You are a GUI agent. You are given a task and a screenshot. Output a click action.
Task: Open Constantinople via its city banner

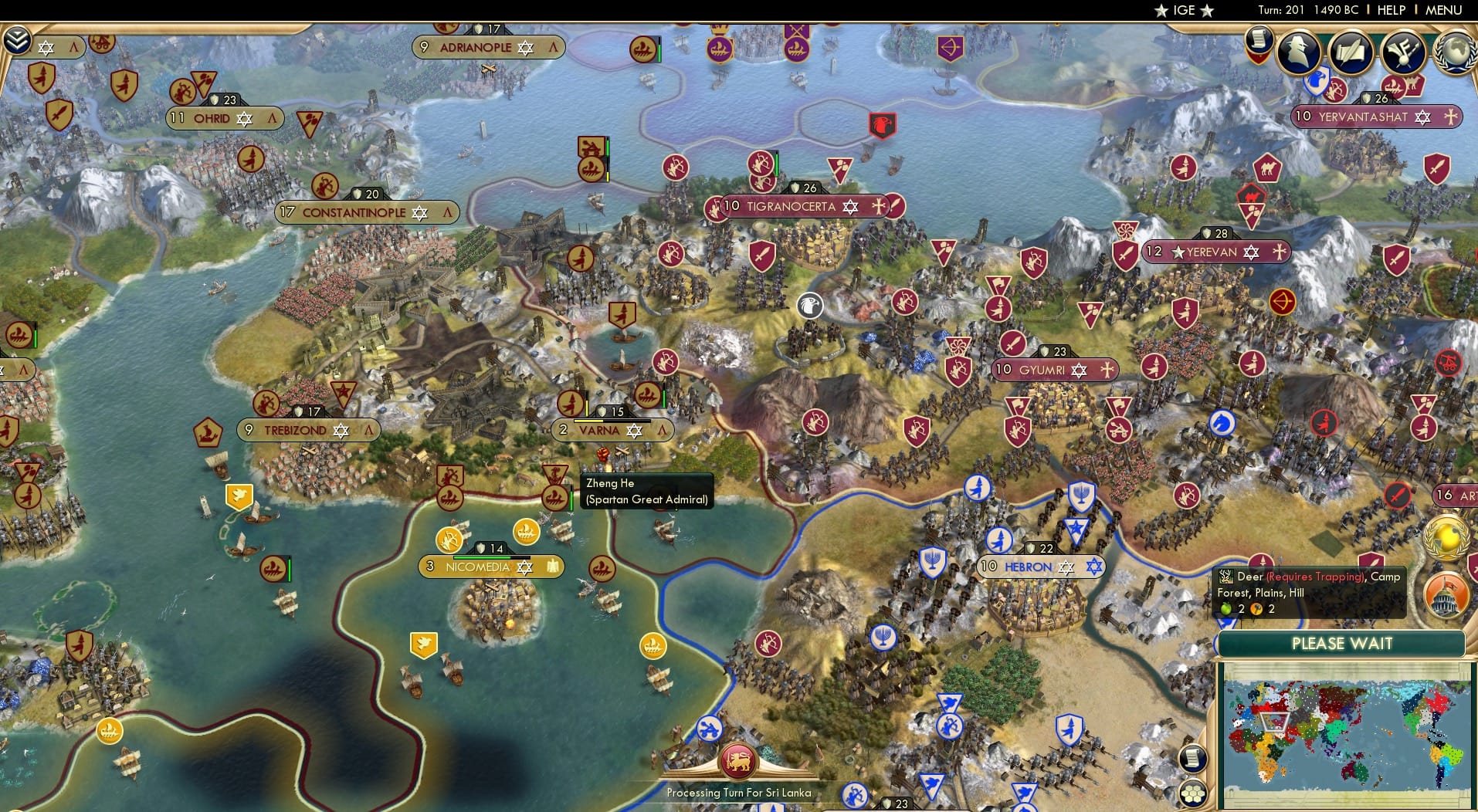pyautogui.click(x=357, y=212)
